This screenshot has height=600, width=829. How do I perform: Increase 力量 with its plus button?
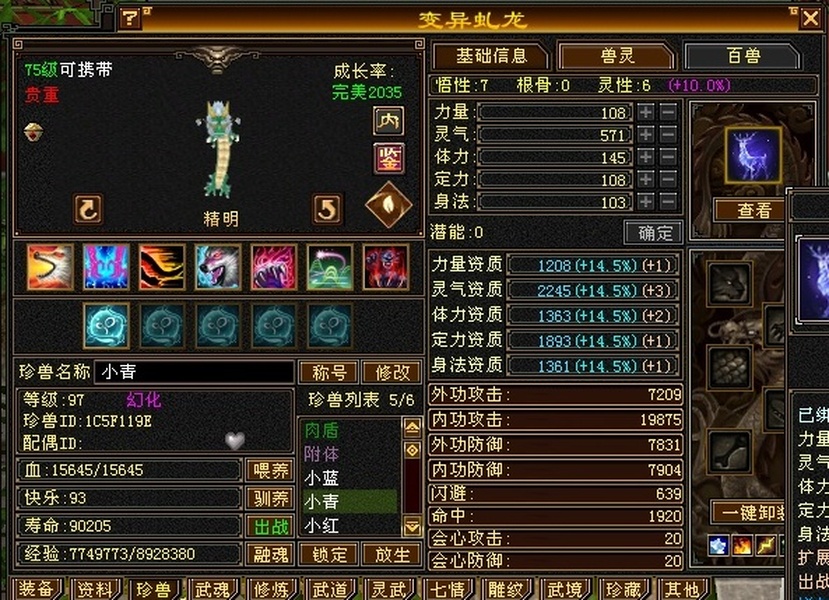[x=646, y=112]
